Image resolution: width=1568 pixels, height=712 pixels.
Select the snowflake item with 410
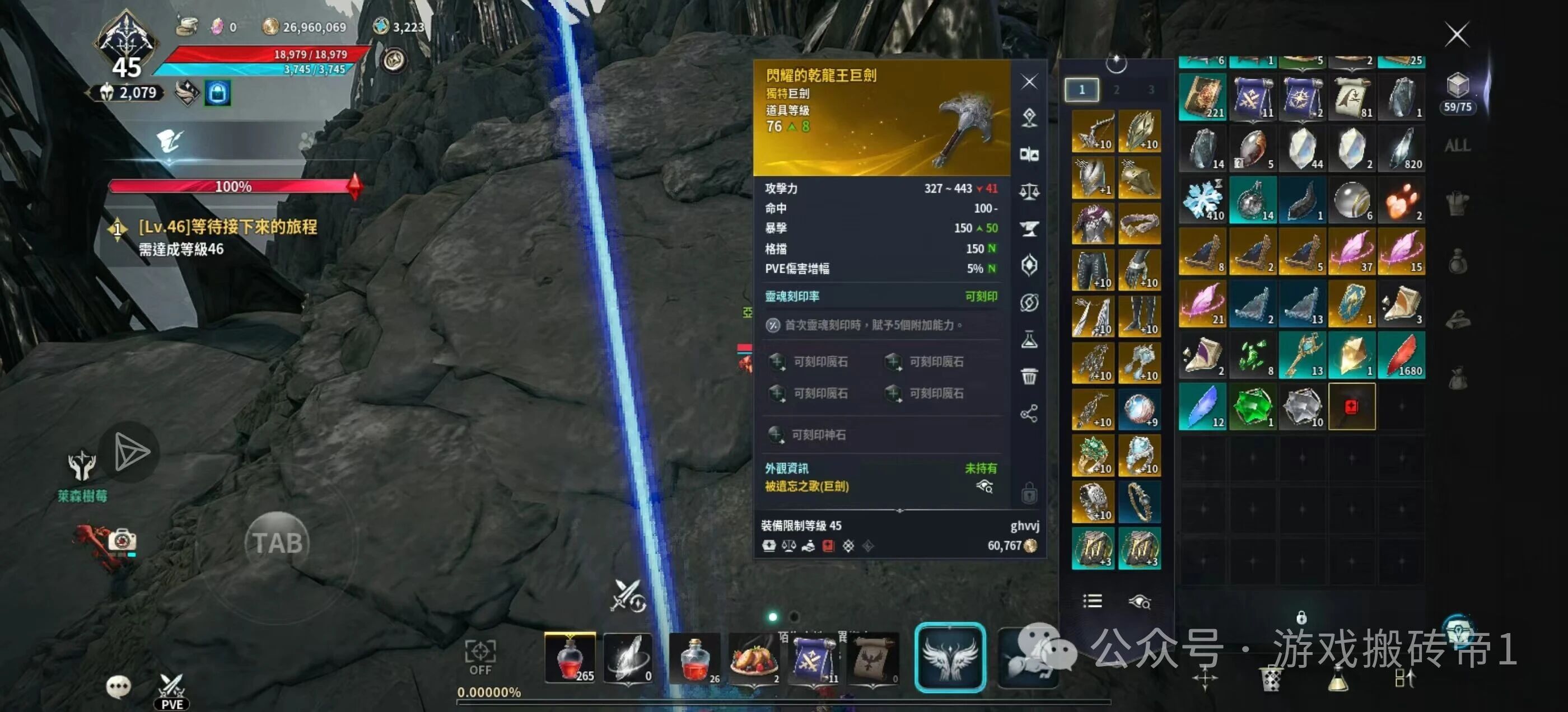(x=1202, y=200)
